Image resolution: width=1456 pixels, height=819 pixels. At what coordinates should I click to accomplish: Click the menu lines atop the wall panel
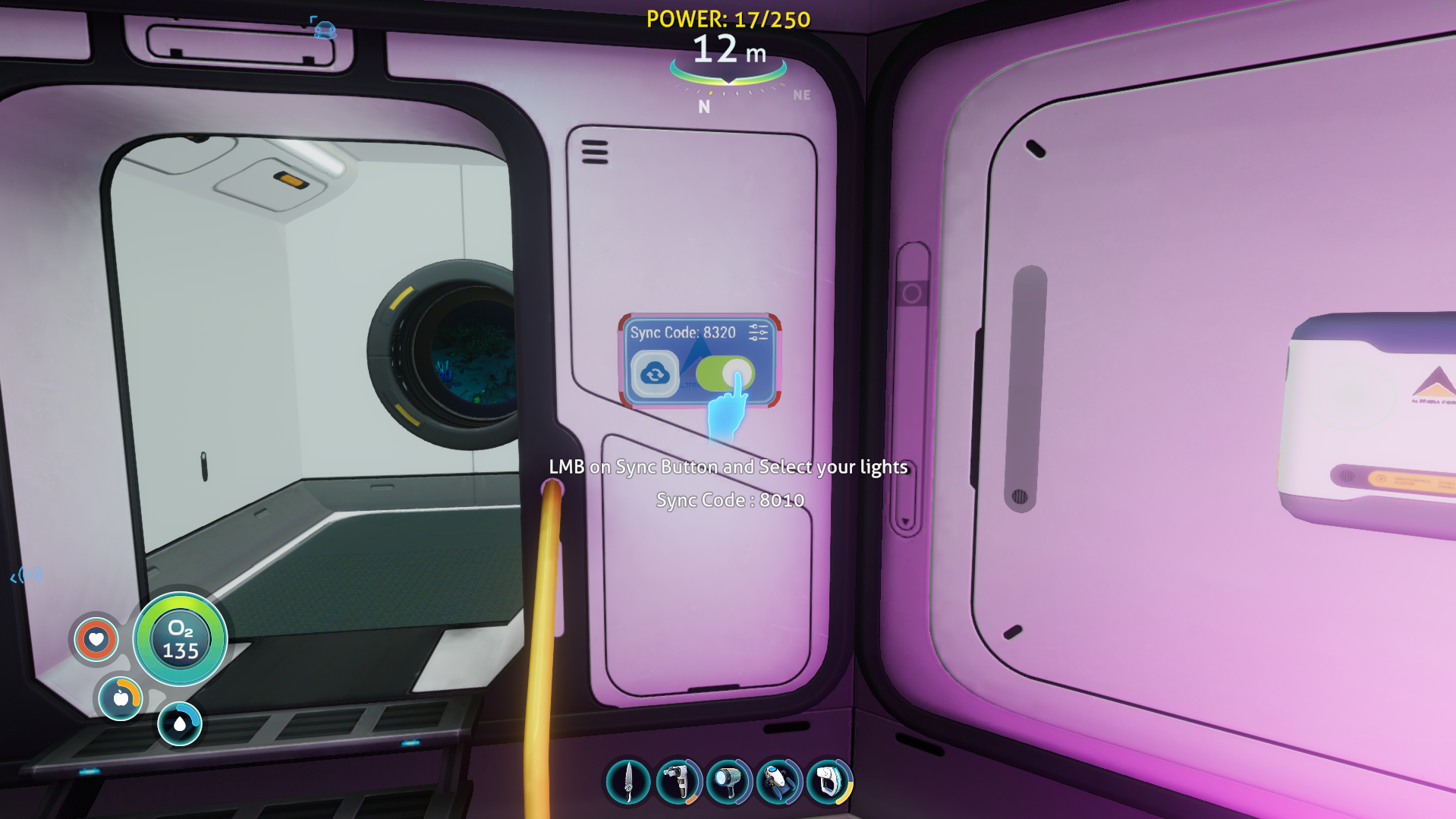click(594, 151)
